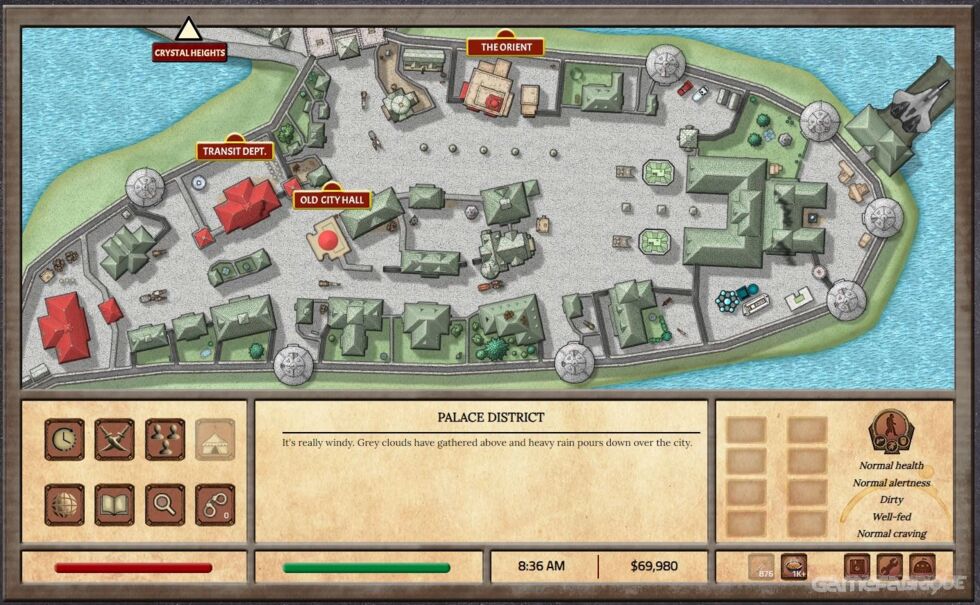
Task: Enter Old City Hall from the map
Action: [x=332, y=200]
